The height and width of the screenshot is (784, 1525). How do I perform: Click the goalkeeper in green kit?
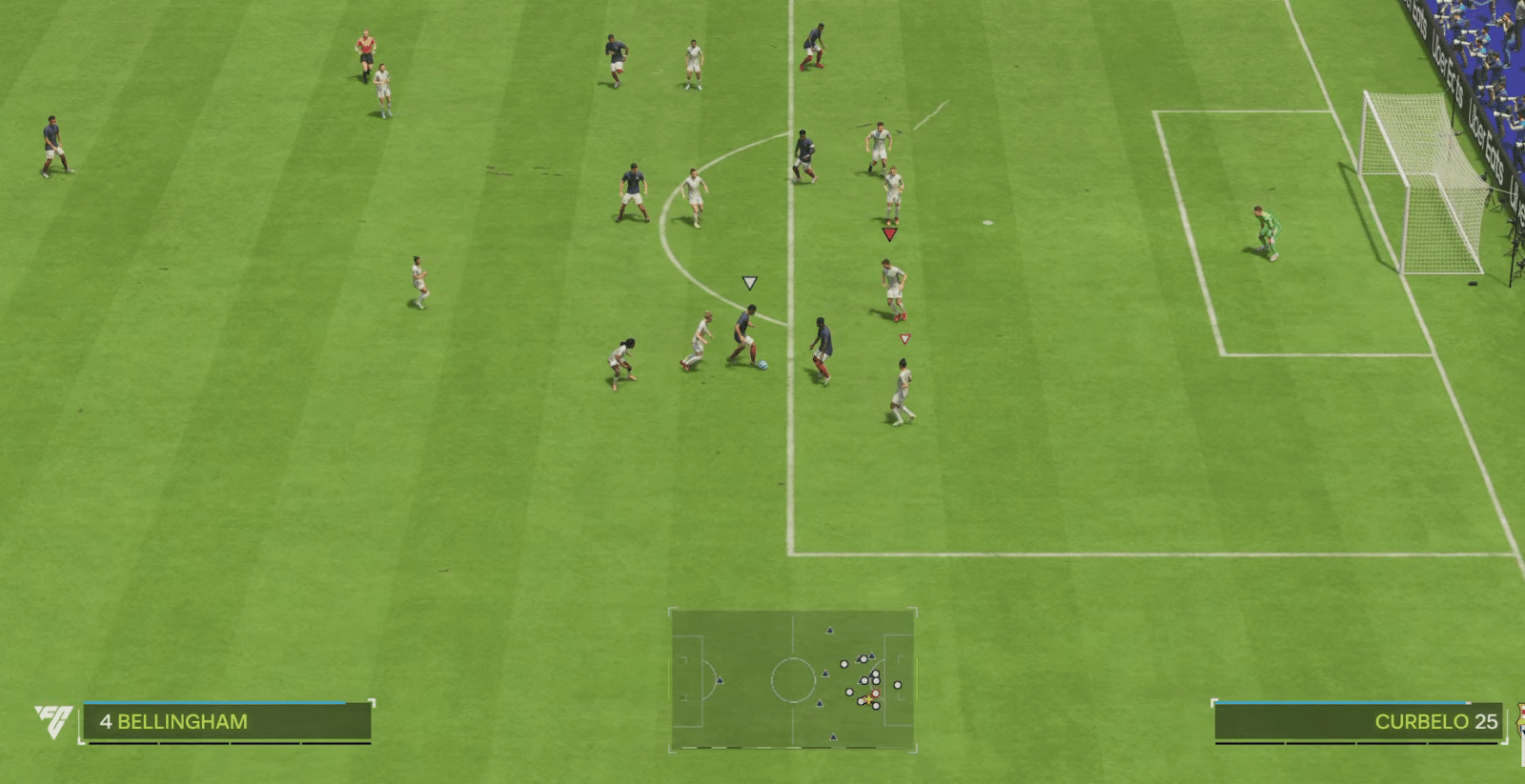tap(1268, 229)
